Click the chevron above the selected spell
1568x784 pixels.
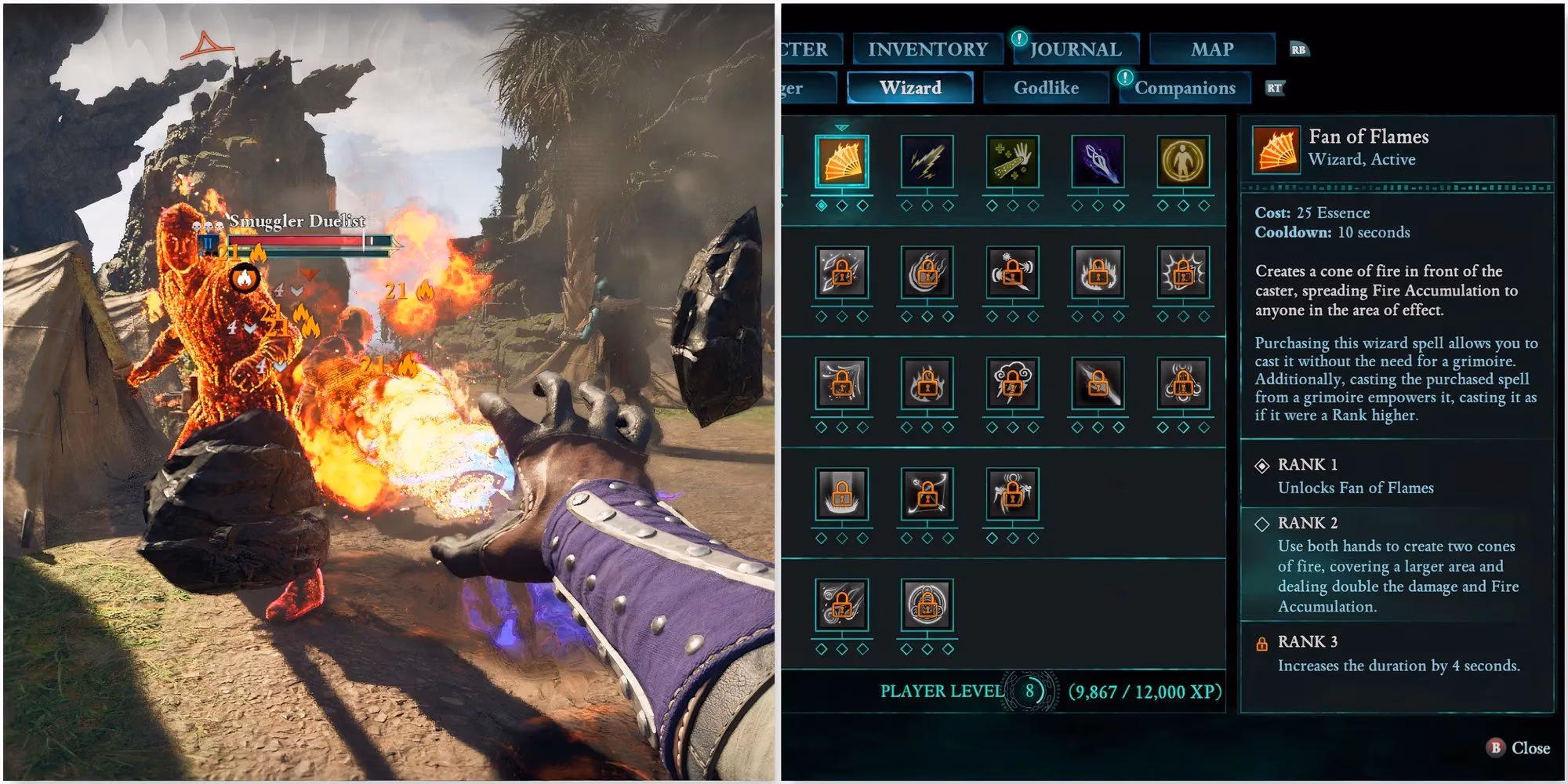(841, 125)
